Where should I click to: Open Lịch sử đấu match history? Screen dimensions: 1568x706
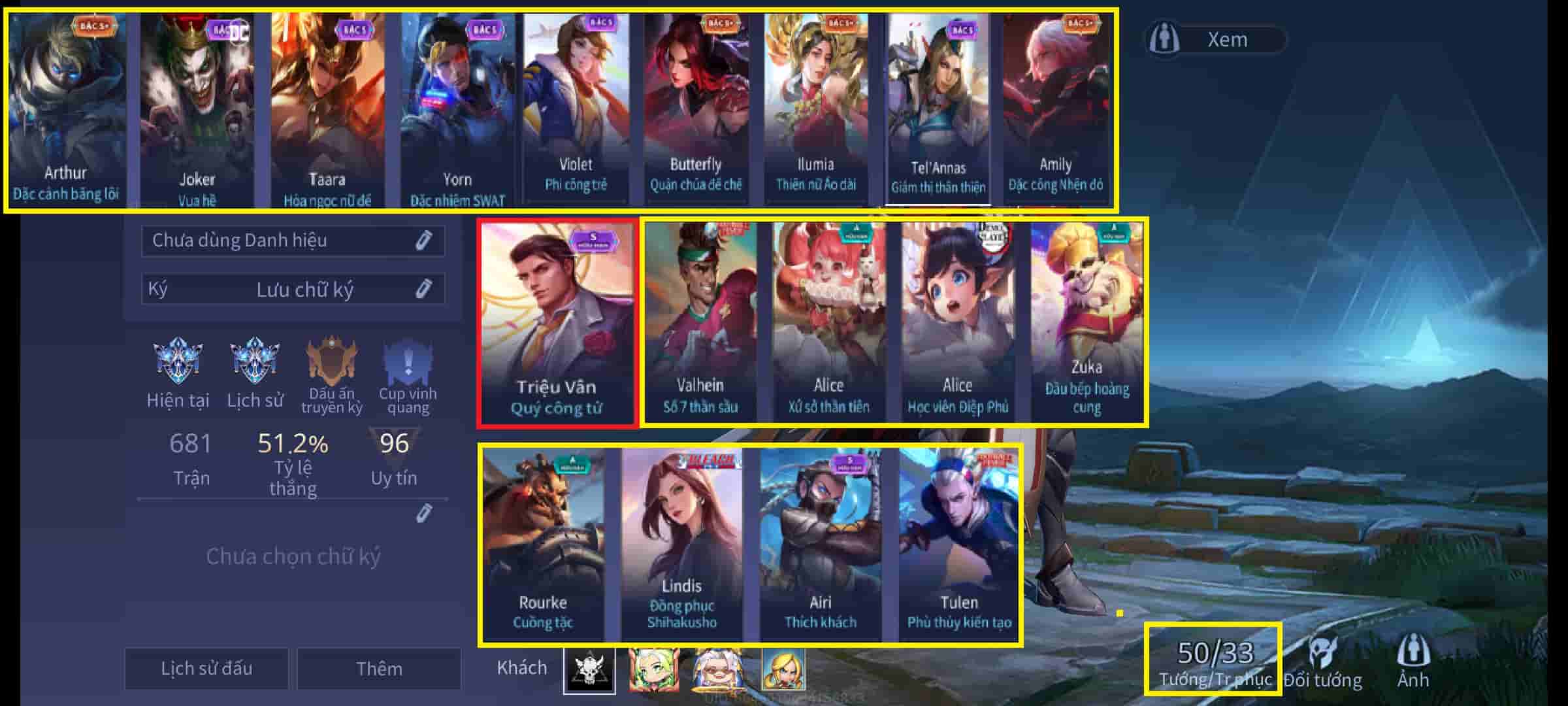click(206, 668)
